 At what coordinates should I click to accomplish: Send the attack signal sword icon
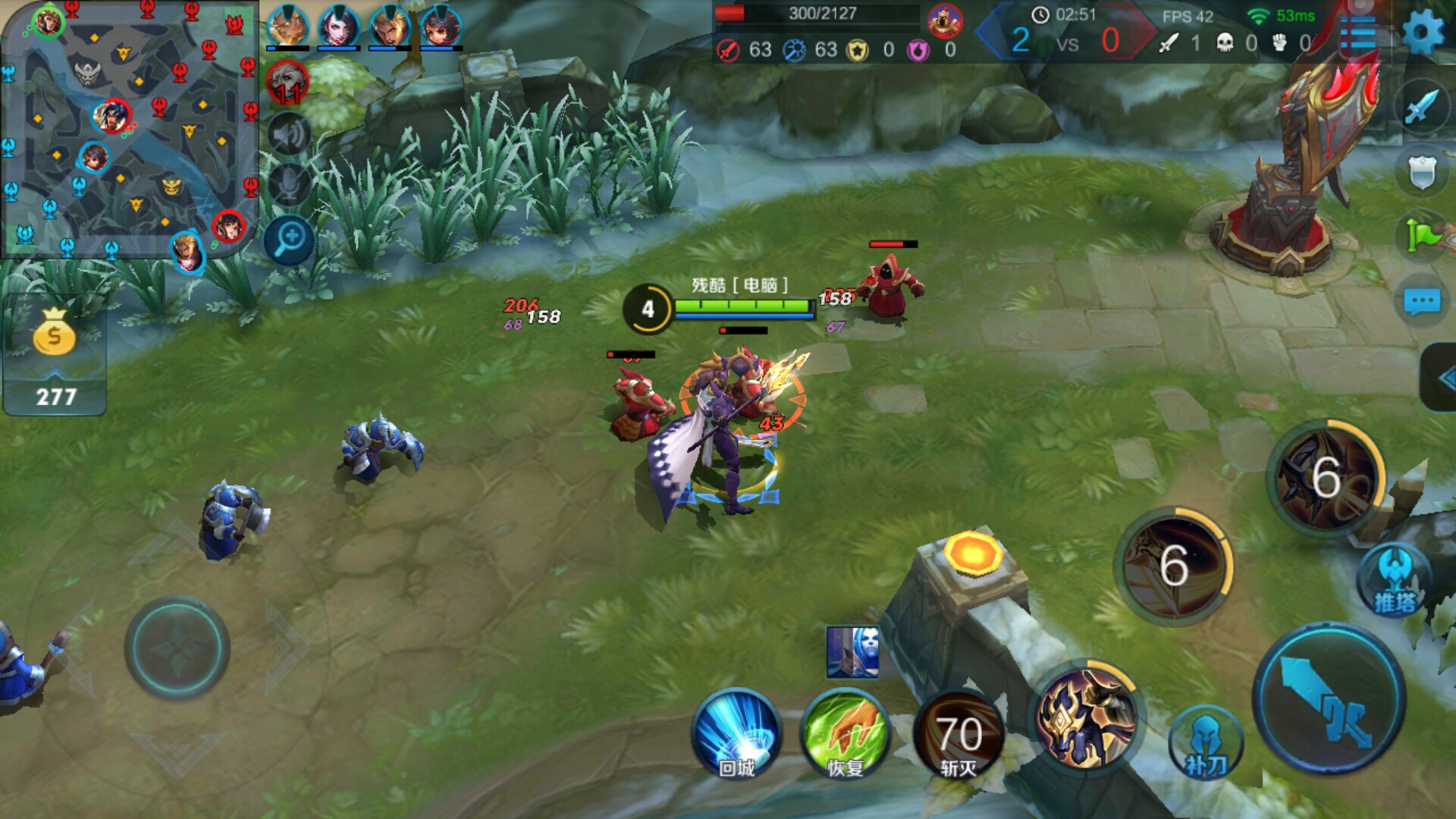click(1422, 107)
